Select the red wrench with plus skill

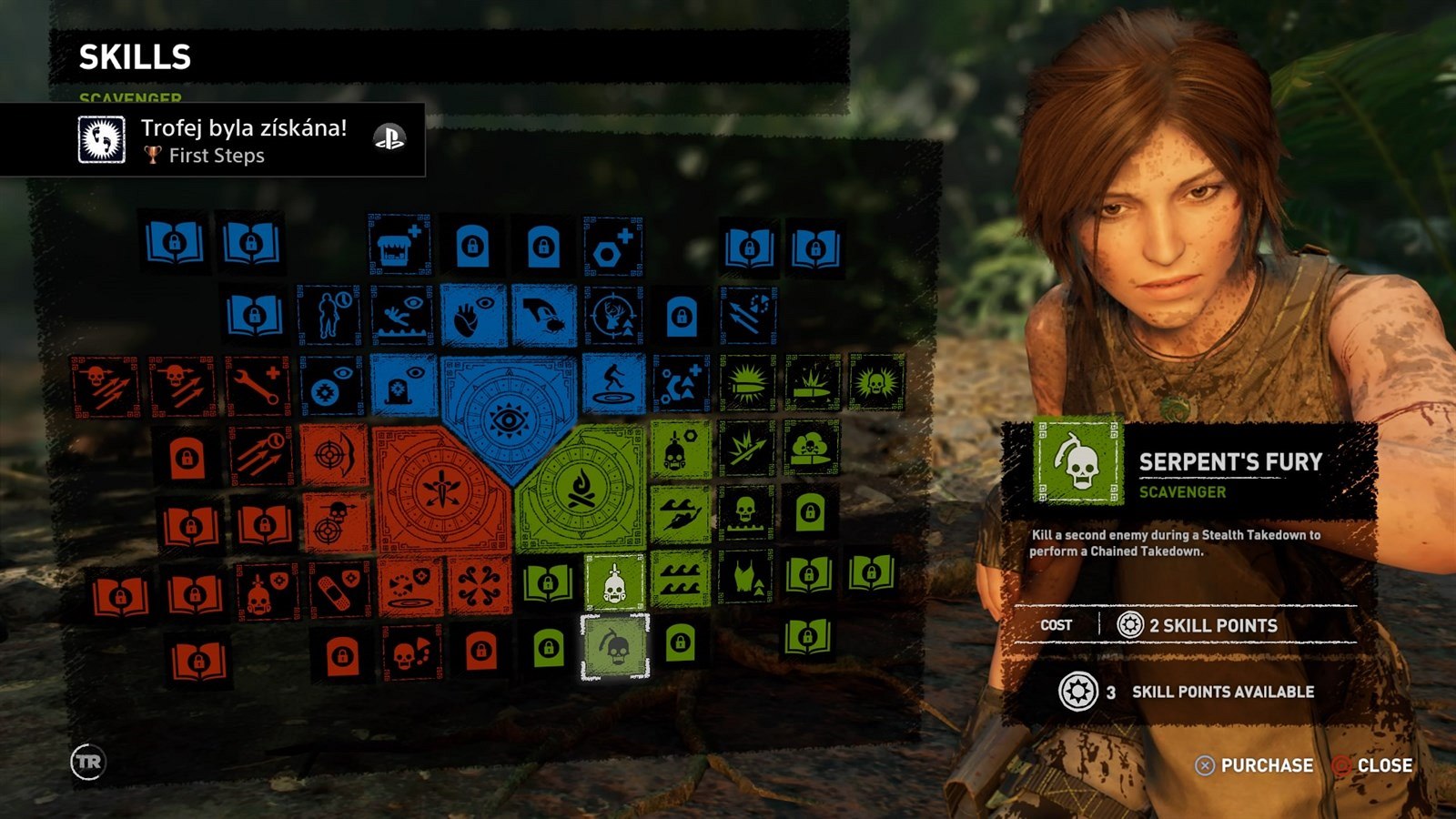coord(258,384)
